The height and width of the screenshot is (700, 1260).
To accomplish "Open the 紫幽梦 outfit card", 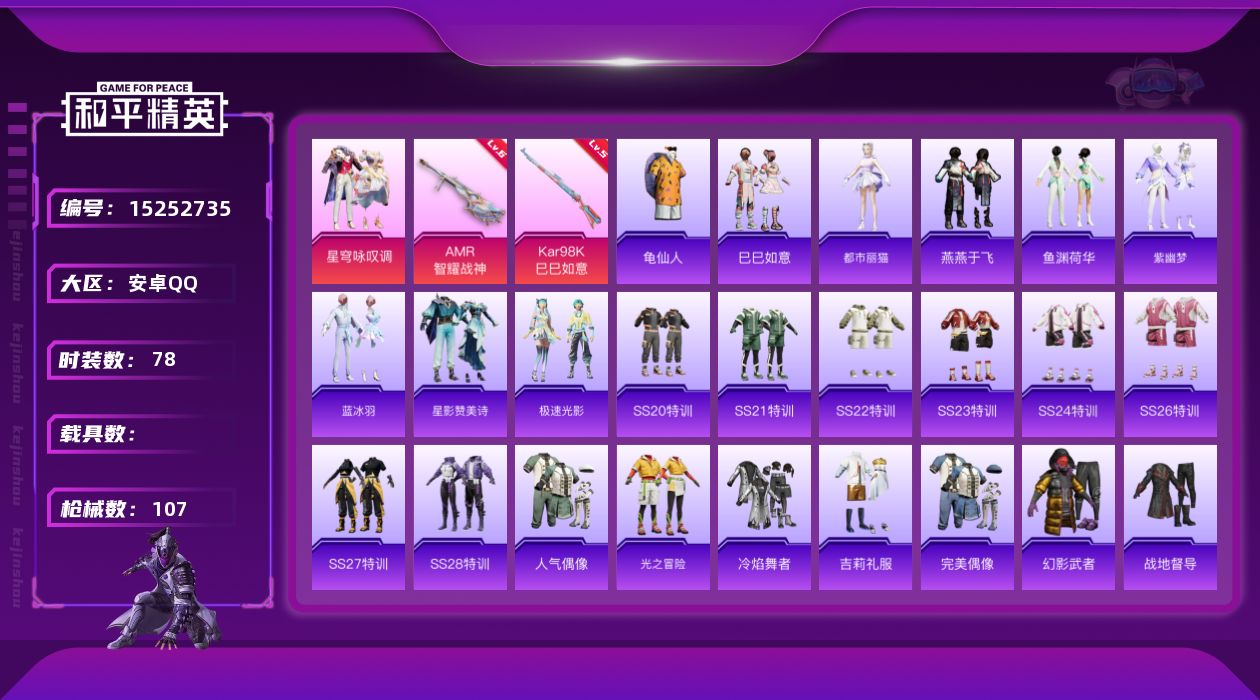I will [x=1170, y=211].
